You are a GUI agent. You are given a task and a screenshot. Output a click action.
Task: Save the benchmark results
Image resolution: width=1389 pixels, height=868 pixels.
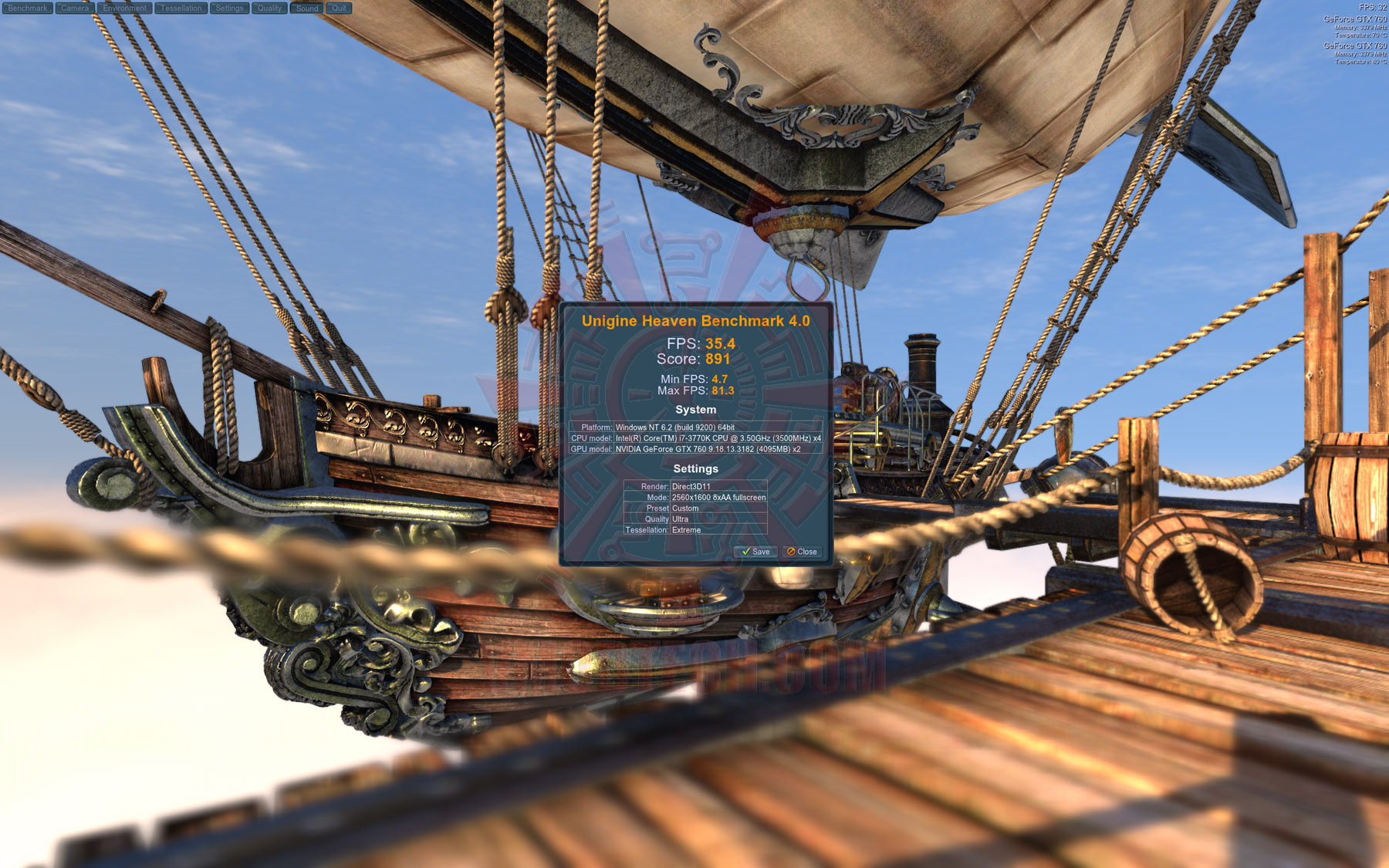[x=755, y=552]
